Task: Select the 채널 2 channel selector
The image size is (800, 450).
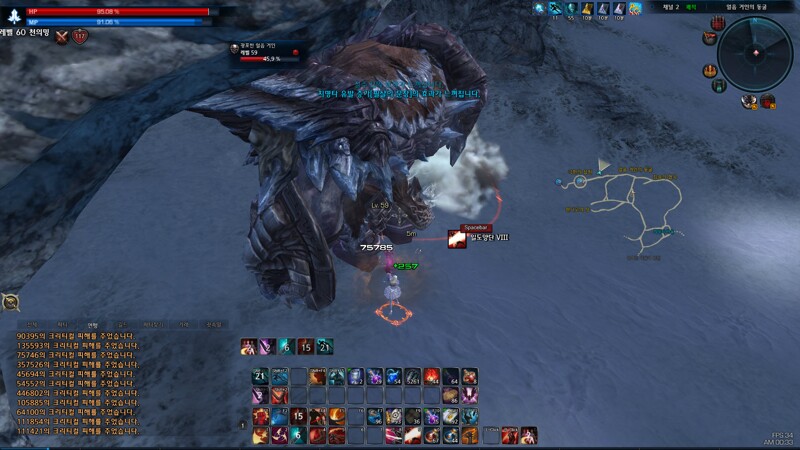Action: click(x=671, y=7)
